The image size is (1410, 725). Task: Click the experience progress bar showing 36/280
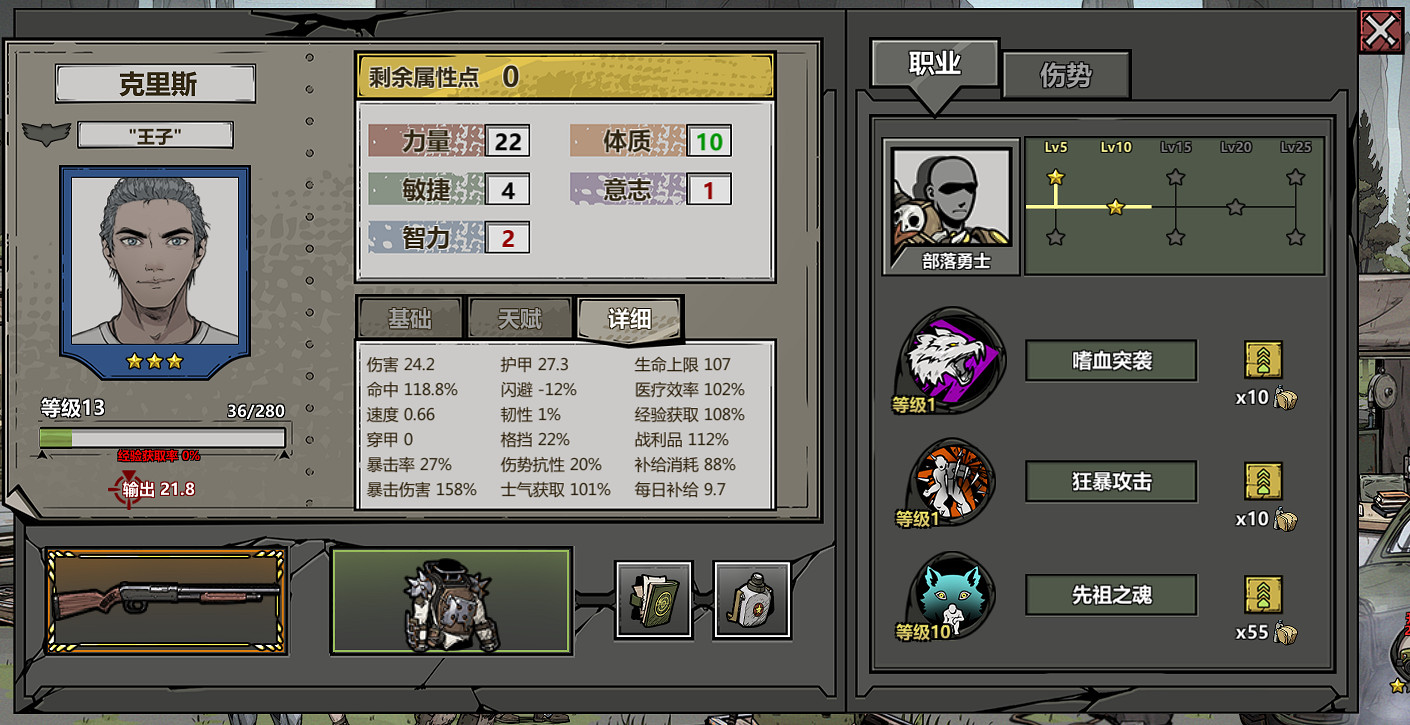(x=162, y=437)
